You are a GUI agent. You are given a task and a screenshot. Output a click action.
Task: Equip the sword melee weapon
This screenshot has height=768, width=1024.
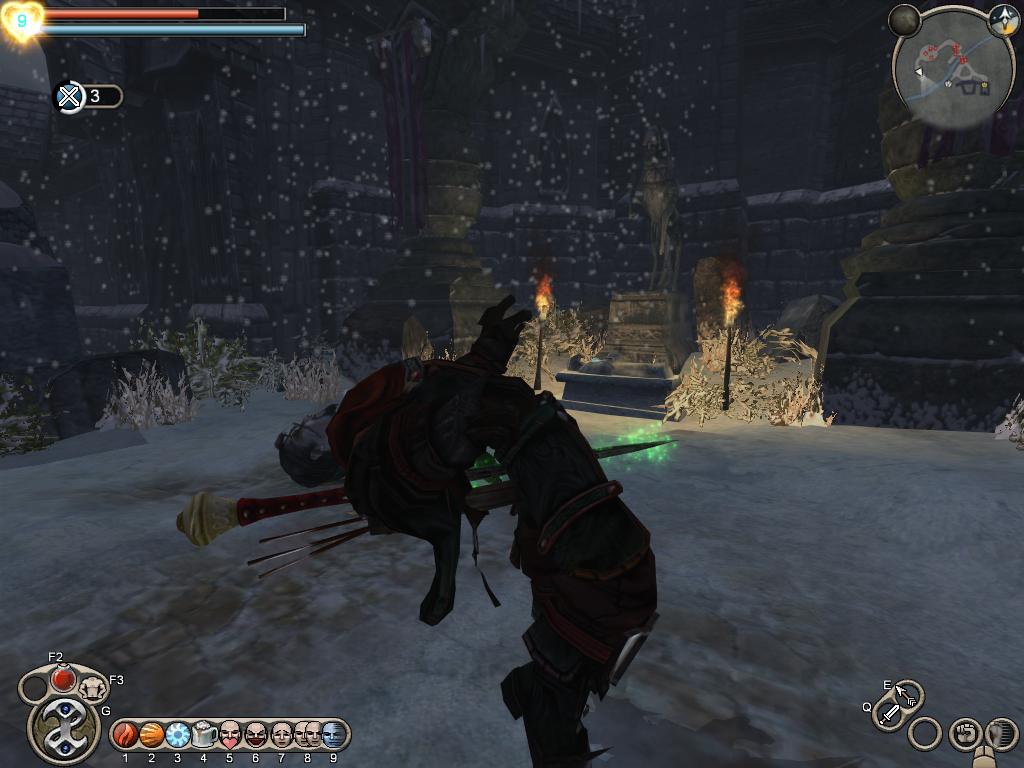(888, 714)
